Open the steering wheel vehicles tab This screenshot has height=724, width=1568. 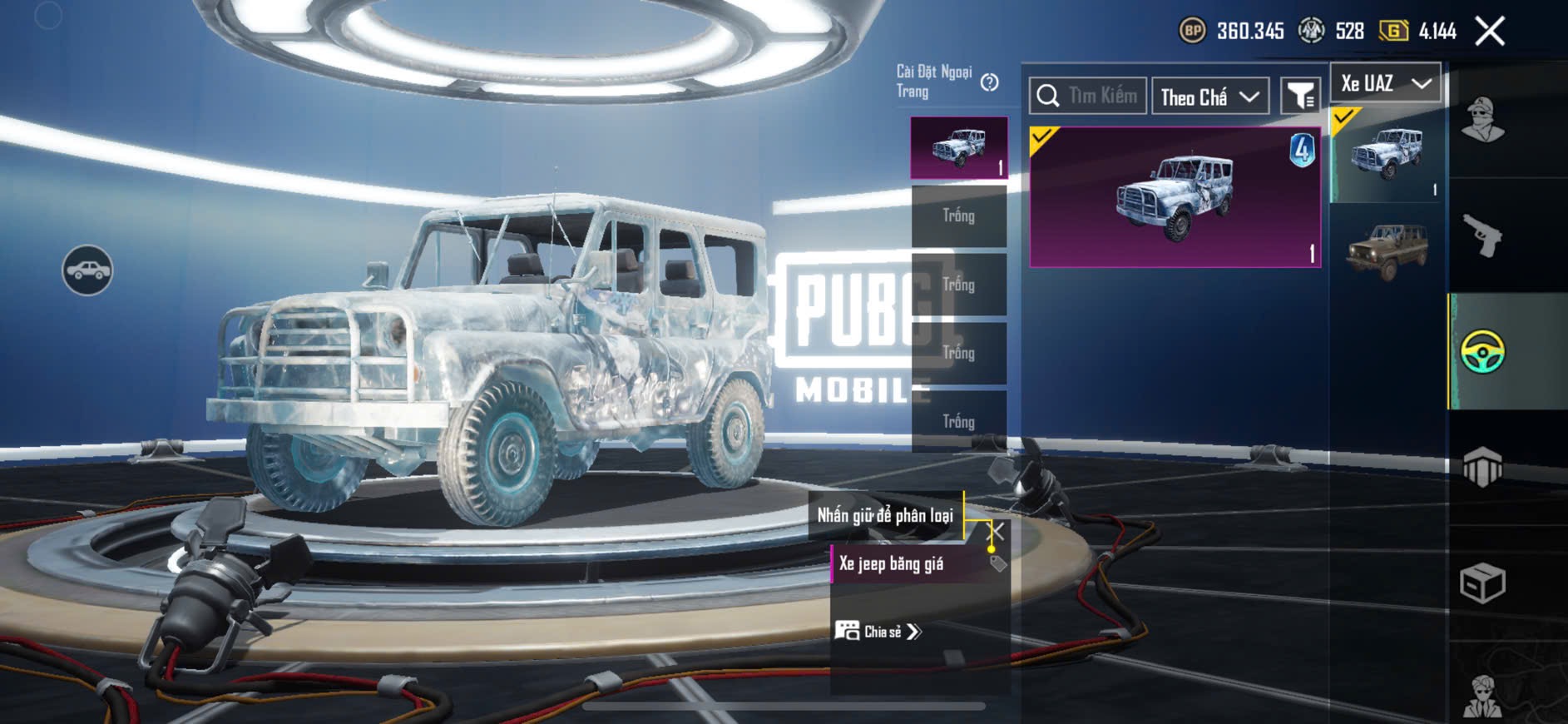[x=1482, y=351]
